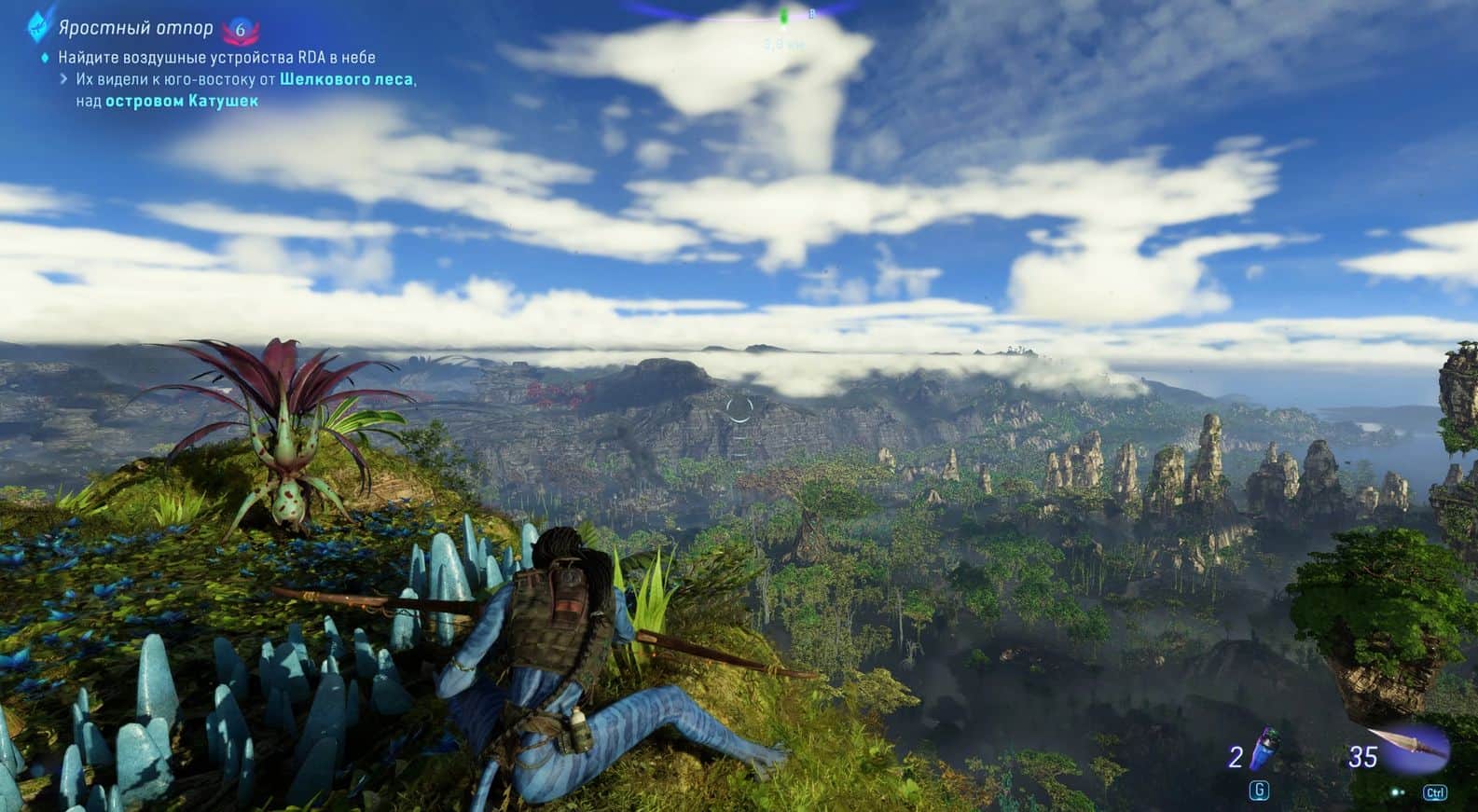Click the quest level 6 badge
The height and width of the screenshot is (812, 1478).
(241, 30)
